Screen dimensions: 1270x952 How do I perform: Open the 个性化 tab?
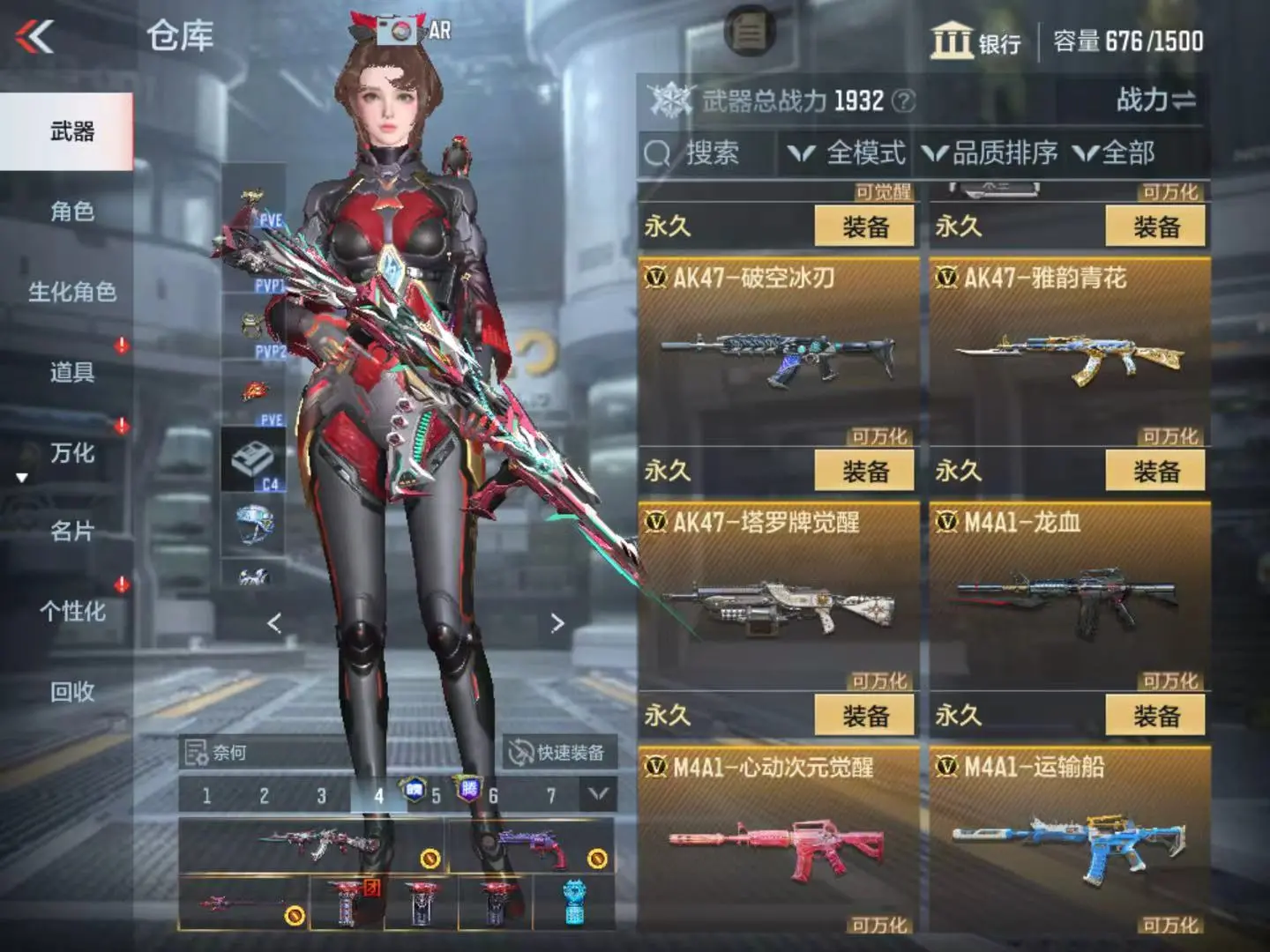point(71,612)
